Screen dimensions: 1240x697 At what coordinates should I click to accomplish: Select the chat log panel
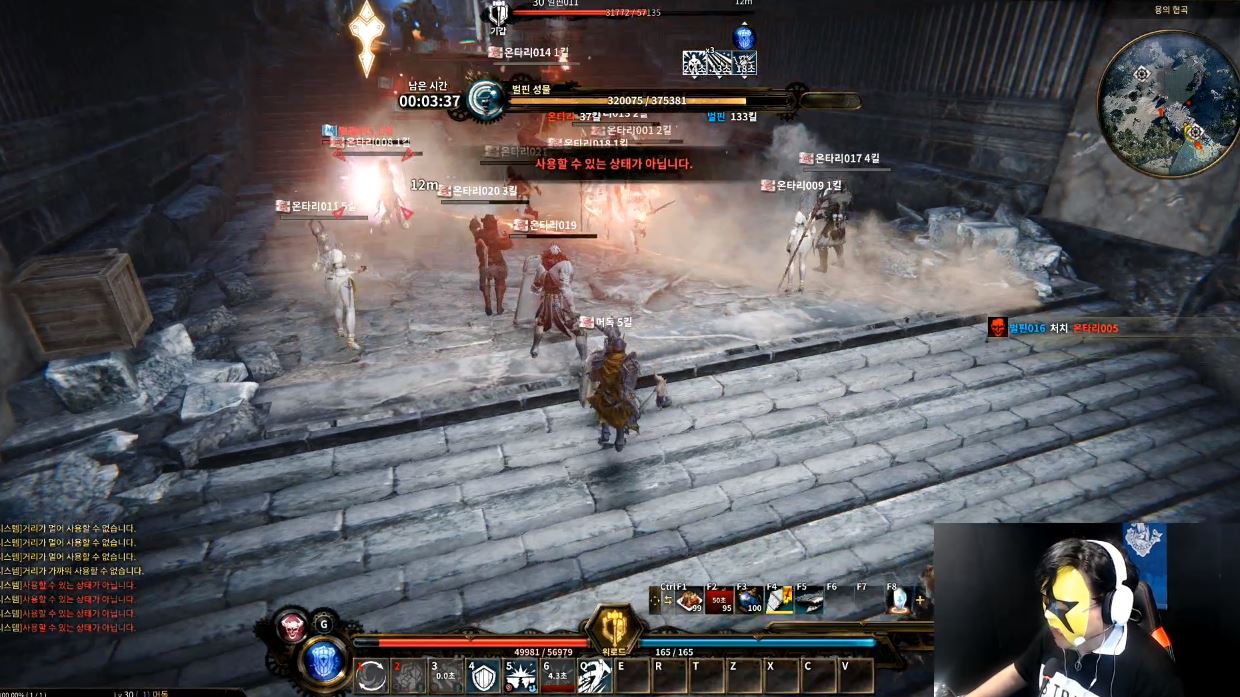70,578
